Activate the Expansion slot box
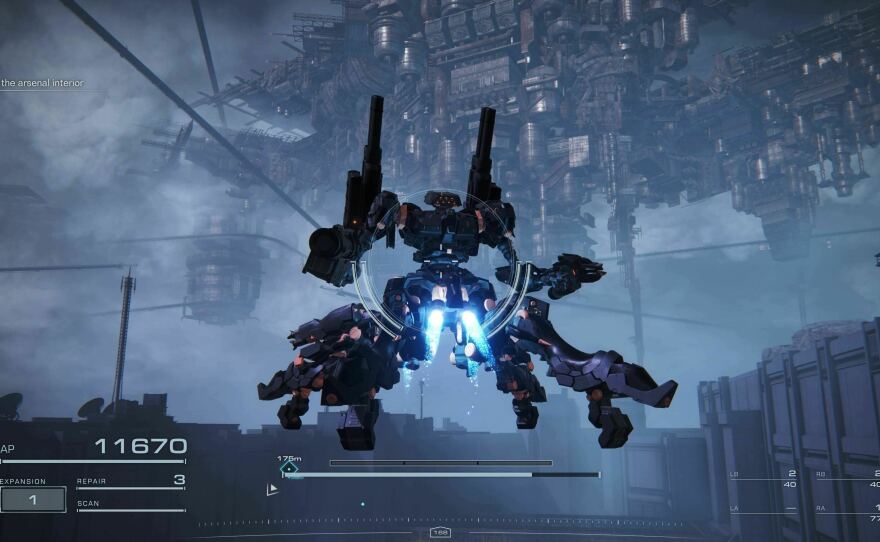The height and width of the screenshot is (542, 880). tap(33, 498)
